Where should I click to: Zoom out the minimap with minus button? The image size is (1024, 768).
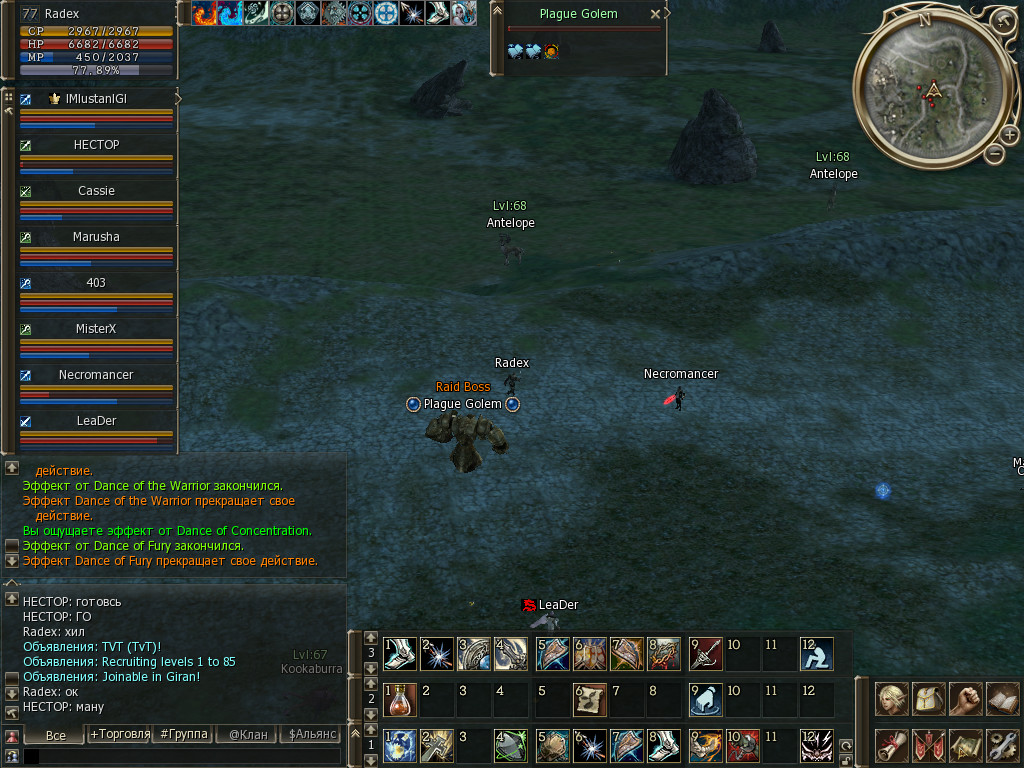(995, 153)
